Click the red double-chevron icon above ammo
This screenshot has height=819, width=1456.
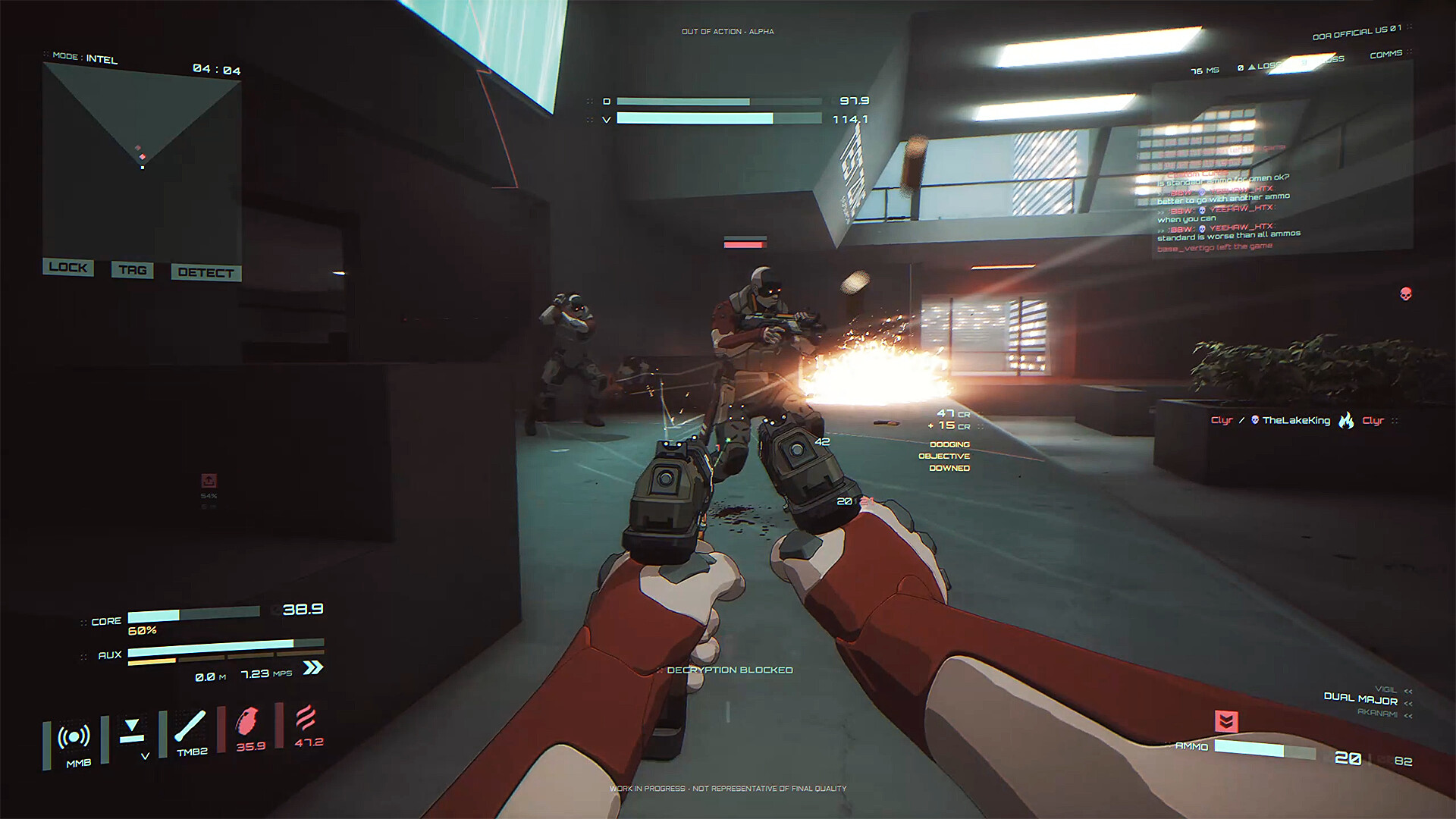pos(1225,720)
